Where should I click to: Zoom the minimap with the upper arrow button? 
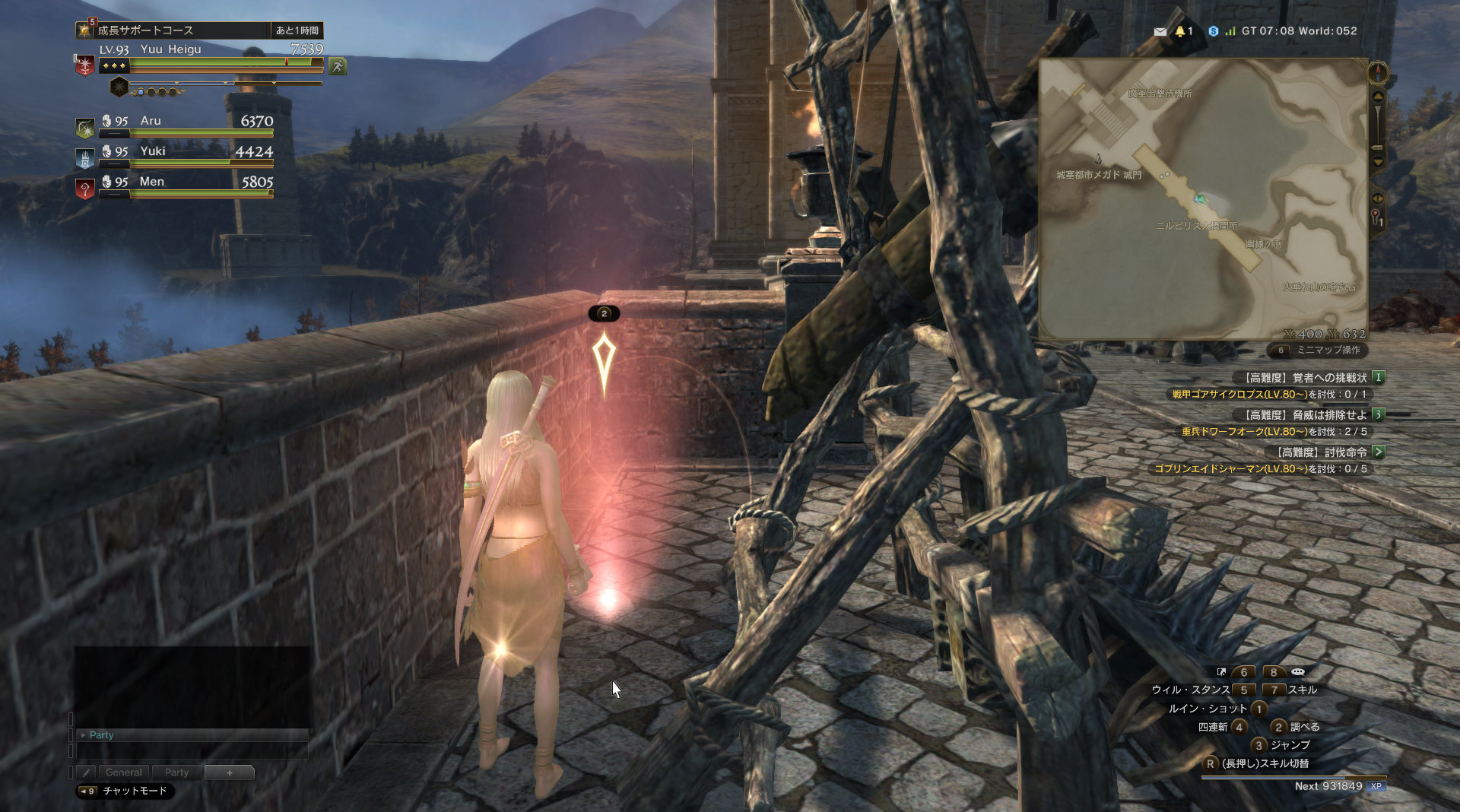click(x=1378, y=97)
